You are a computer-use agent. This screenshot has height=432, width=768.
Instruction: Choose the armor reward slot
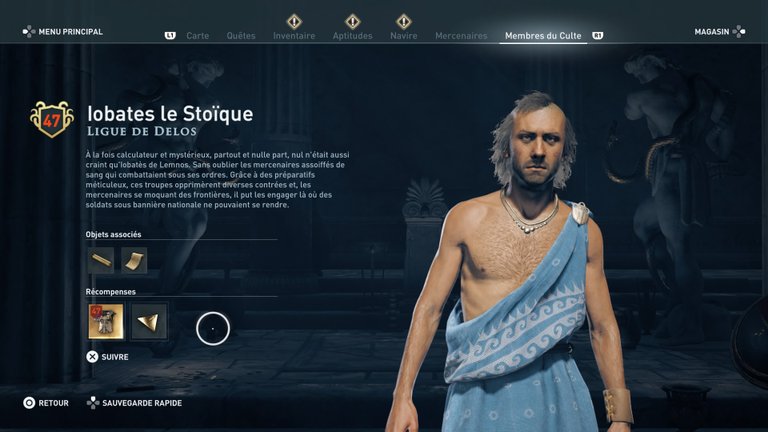[105, 322]
